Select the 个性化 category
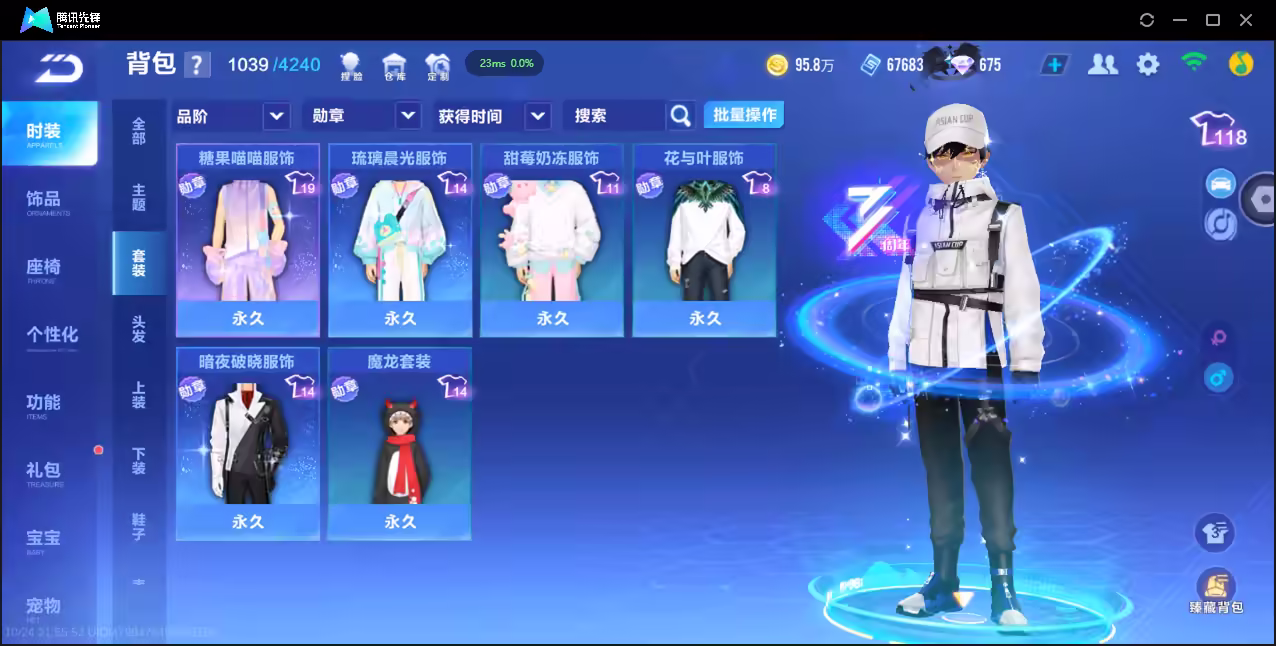Image resolution: width=1276 pixels, height=646 pixels. click(51, 336)
